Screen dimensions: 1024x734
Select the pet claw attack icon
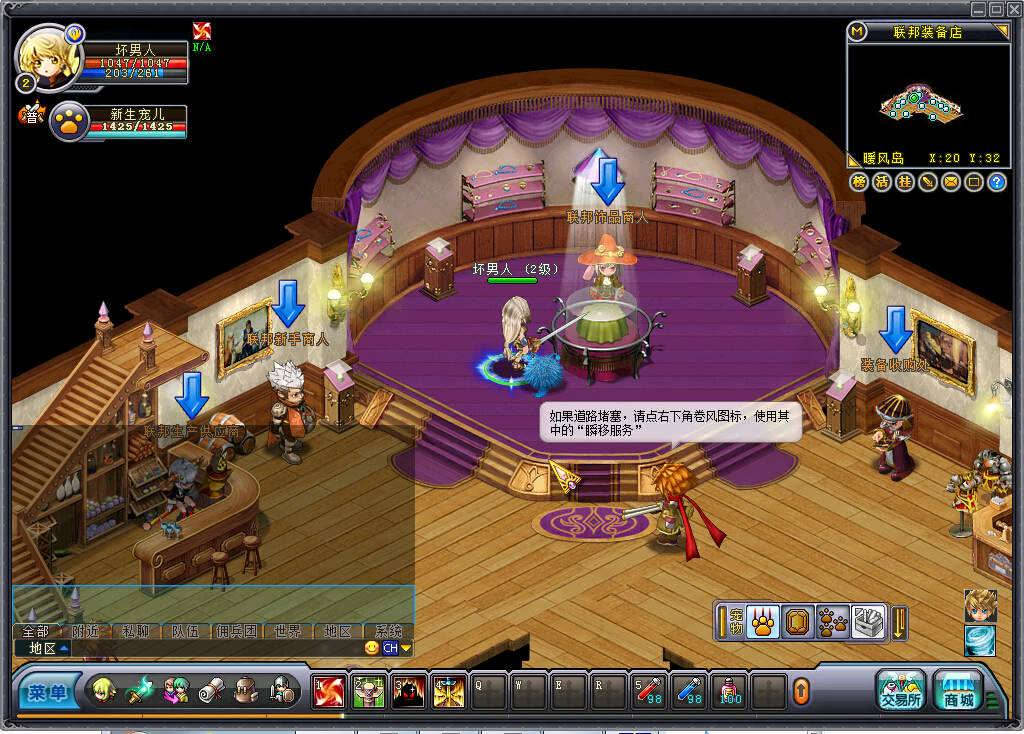point(761,622)
